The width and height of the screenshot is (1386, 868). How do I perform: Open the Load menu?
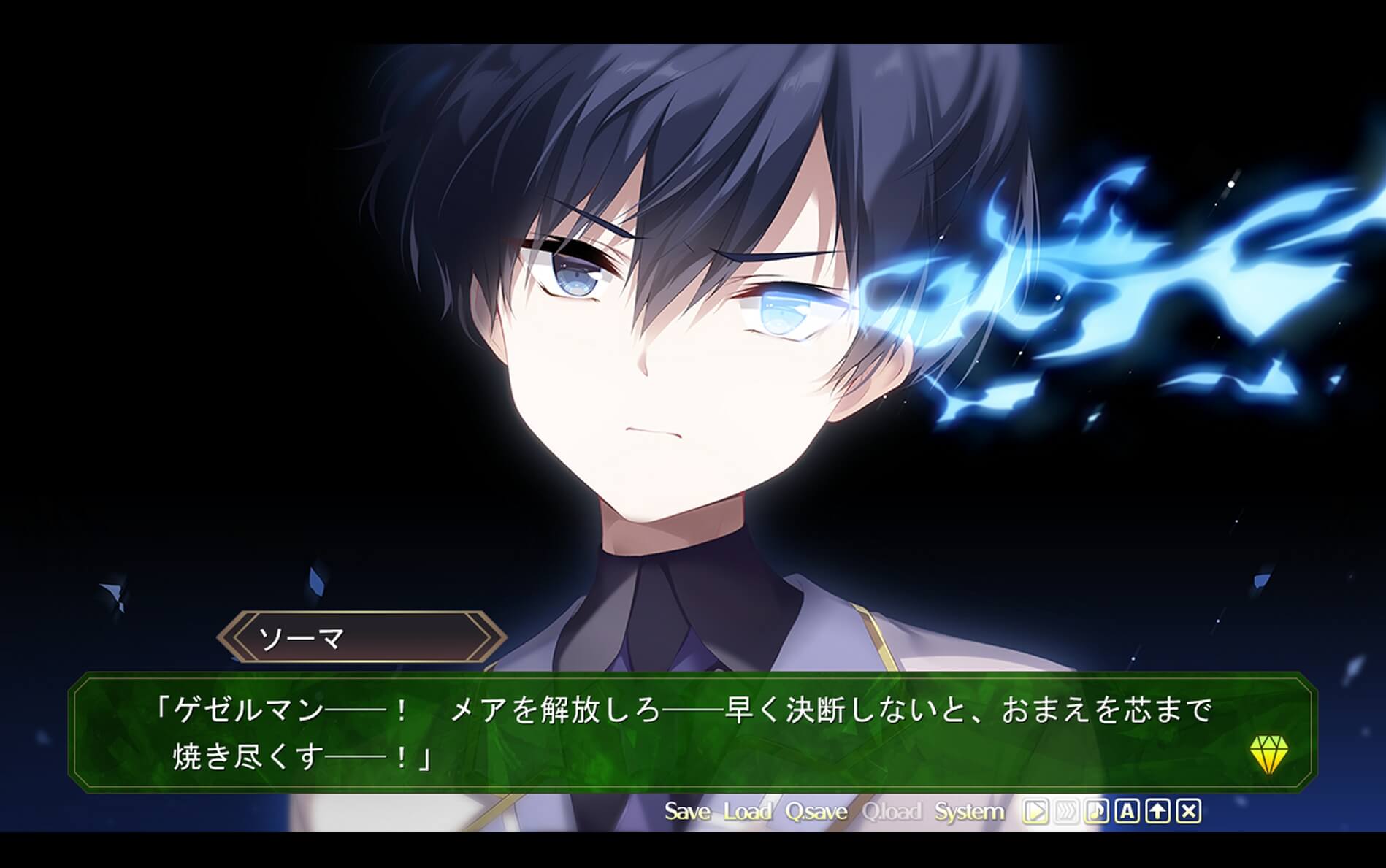747,812
